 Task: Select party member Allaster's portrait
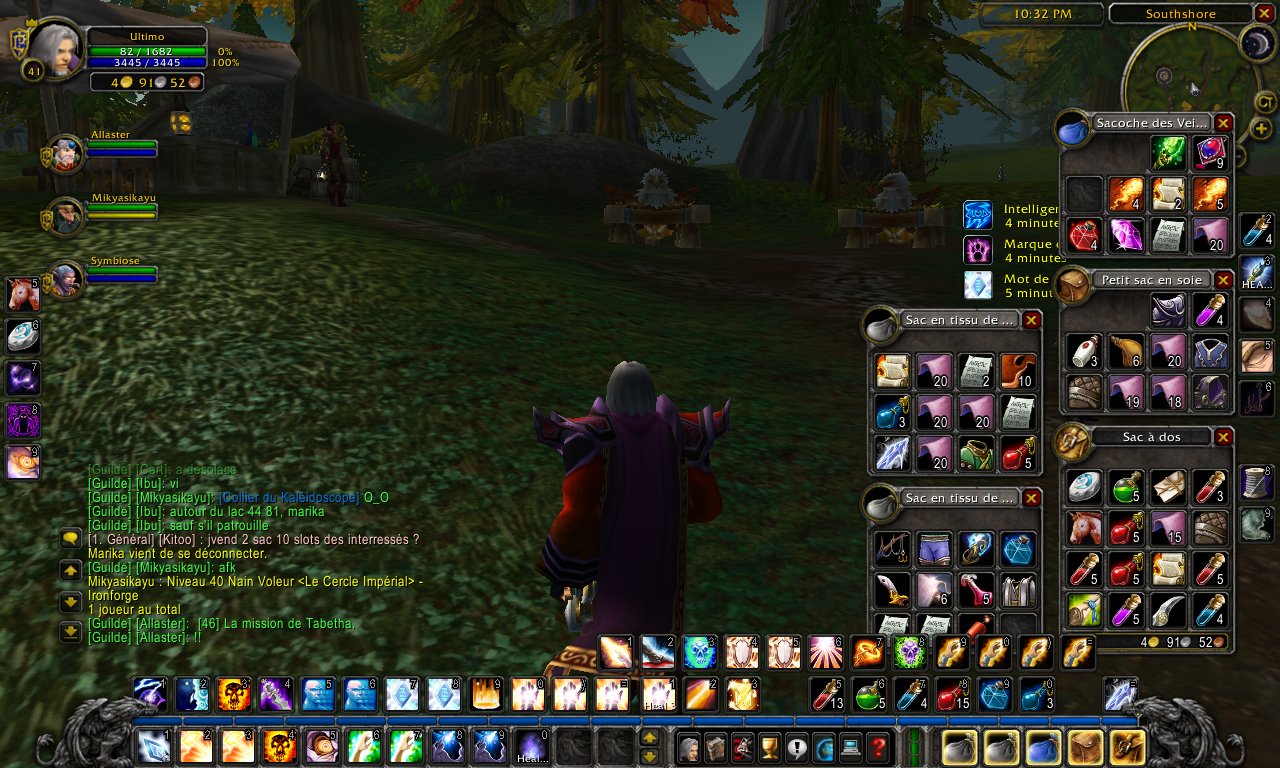[x=66, y=153]
